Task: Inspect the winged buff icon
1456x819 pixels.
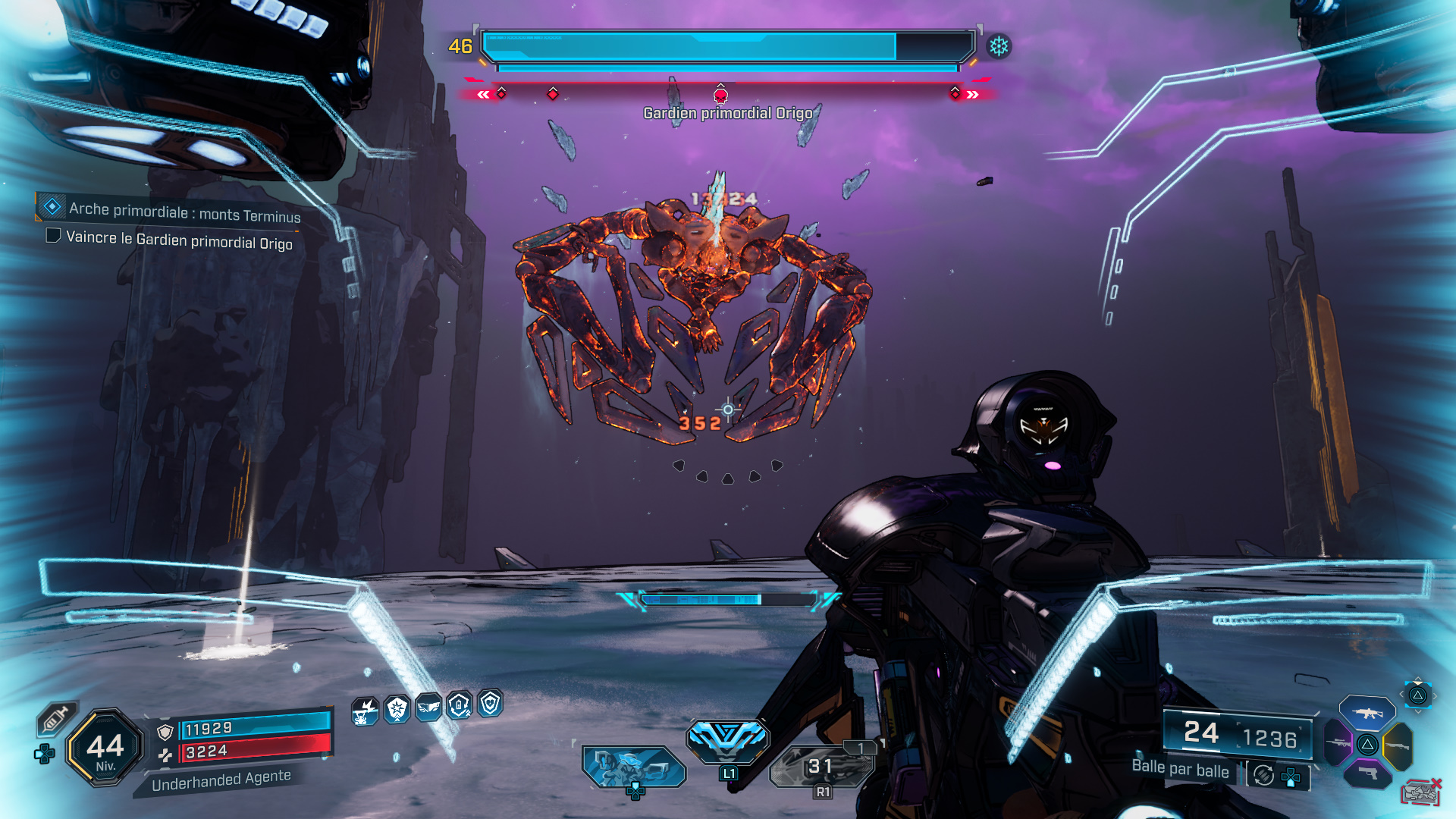Action: click(x=428, y=708)
